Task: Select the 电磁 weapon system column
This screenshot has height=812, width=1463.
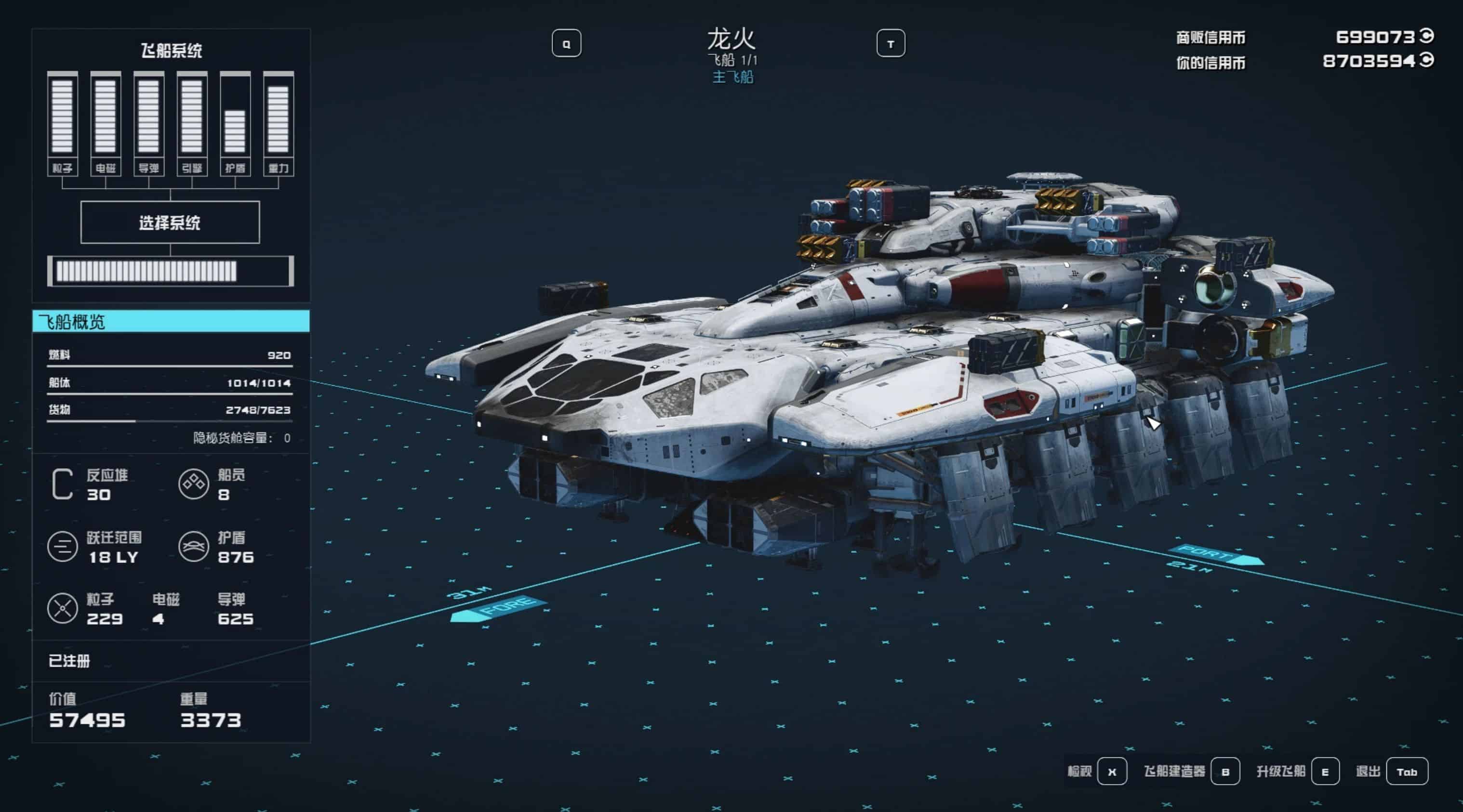Action: coord(106,123)
